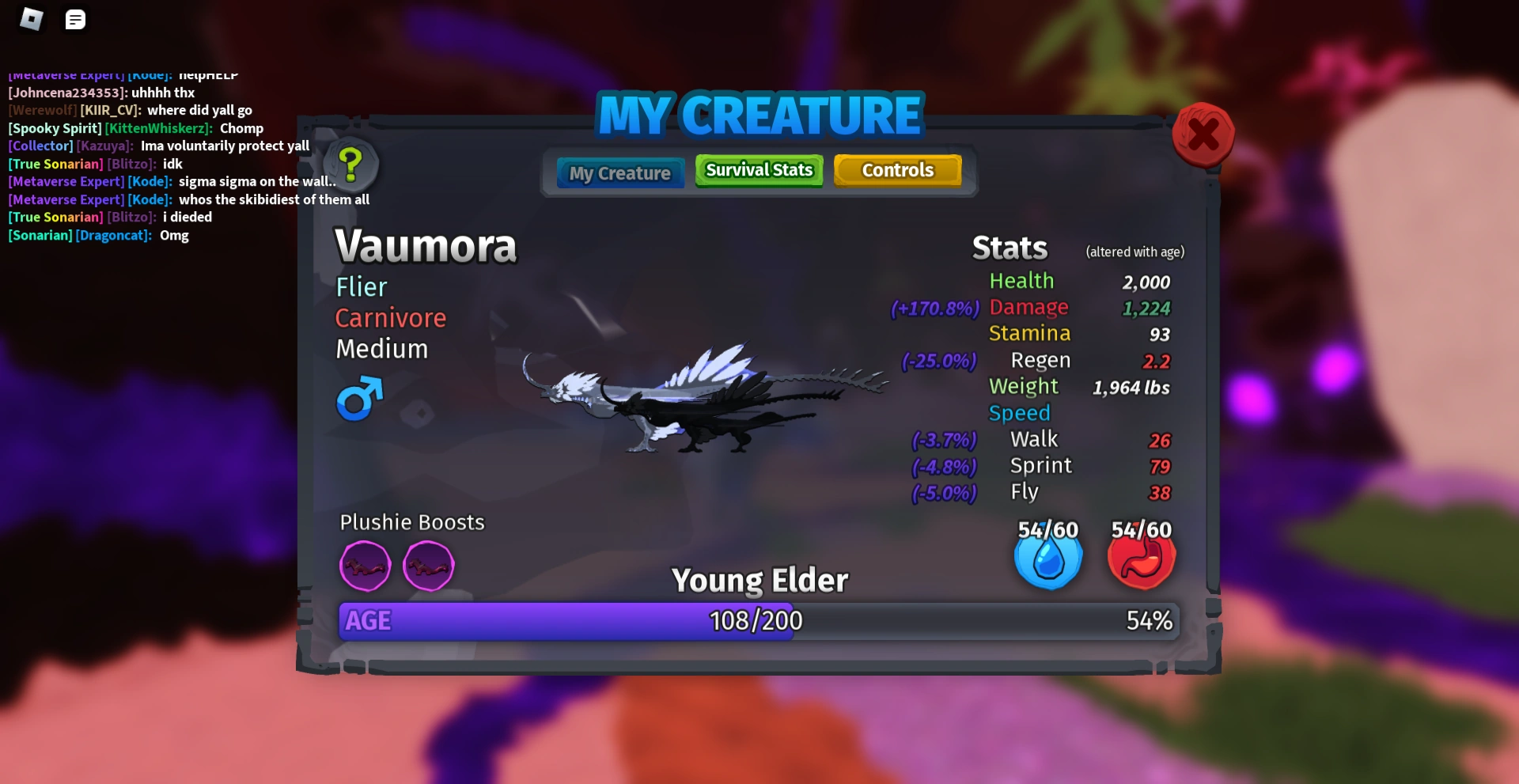The height and width of the screenshot is (784, 1519).
Task: Open the chat bubble icon
Action: (76, 19)
